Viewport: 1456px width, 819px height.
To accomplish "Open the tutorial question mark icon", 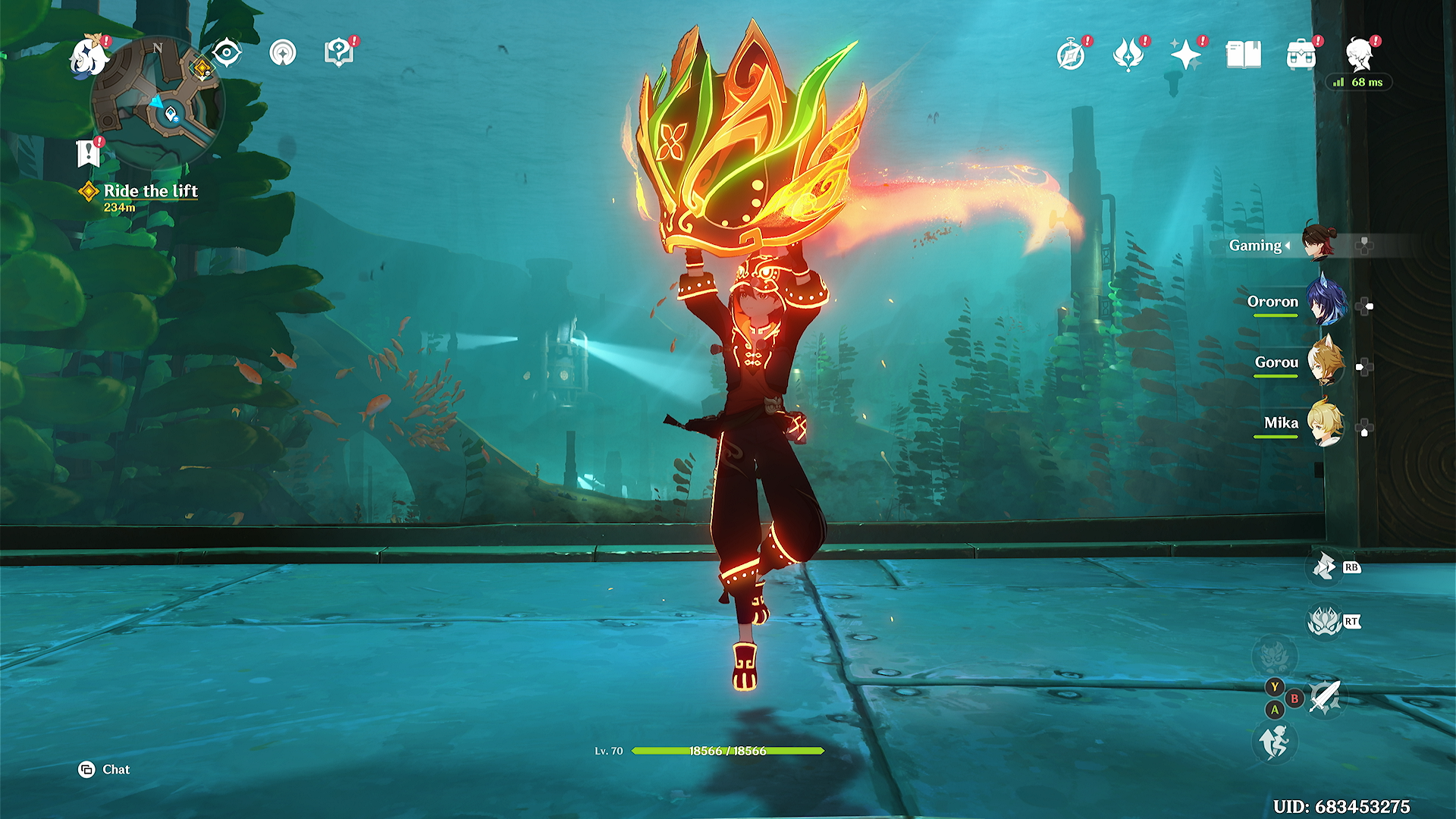I will click(x=338, y=53).
